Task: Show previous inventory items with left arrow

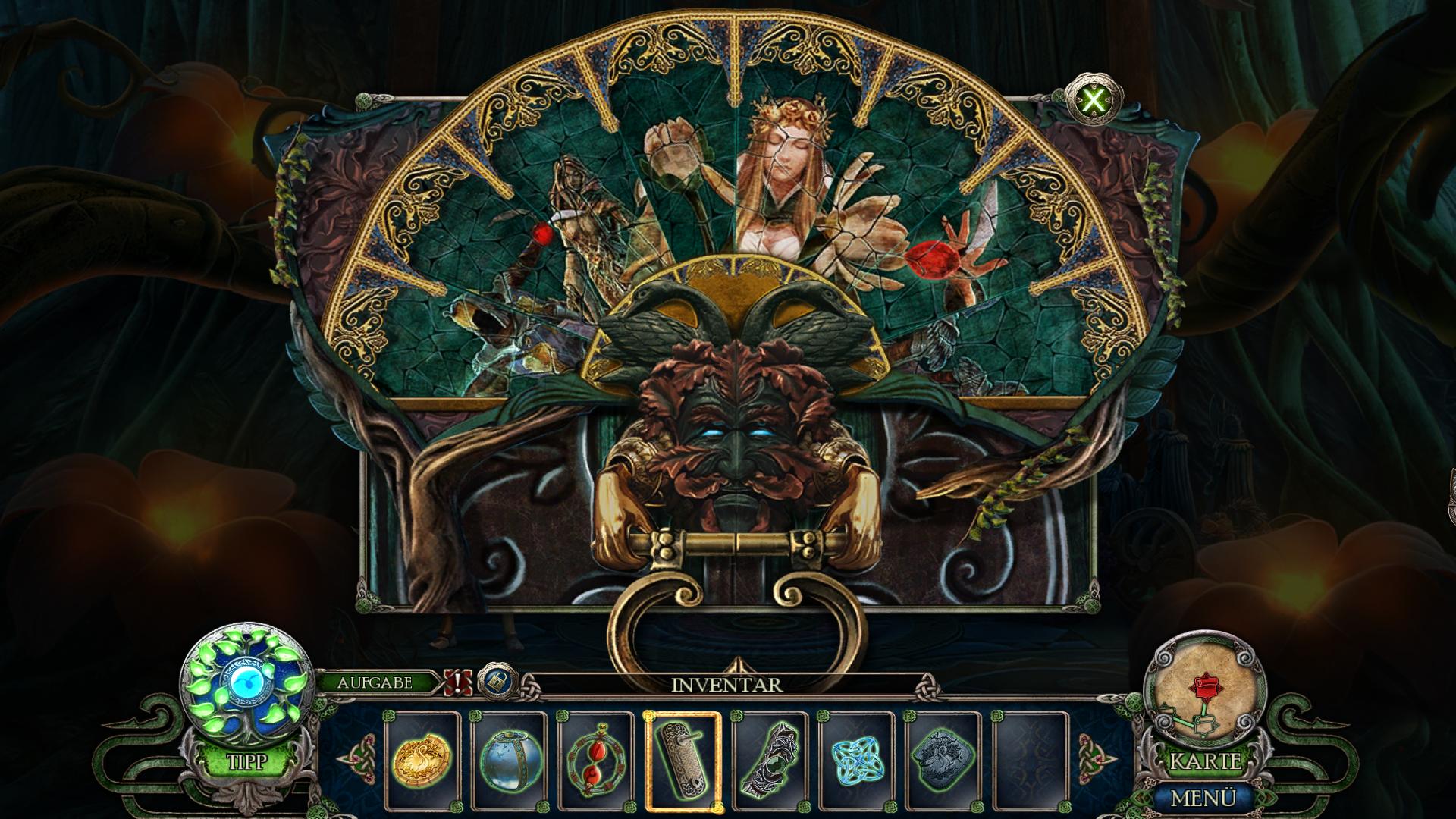Action: tap(350, 758)
